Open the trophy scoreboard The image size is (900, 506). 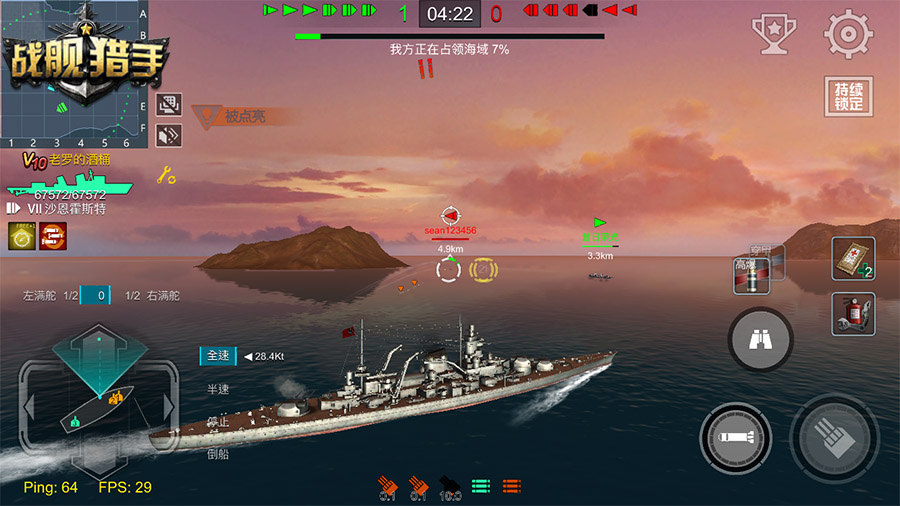click(772, 34)
